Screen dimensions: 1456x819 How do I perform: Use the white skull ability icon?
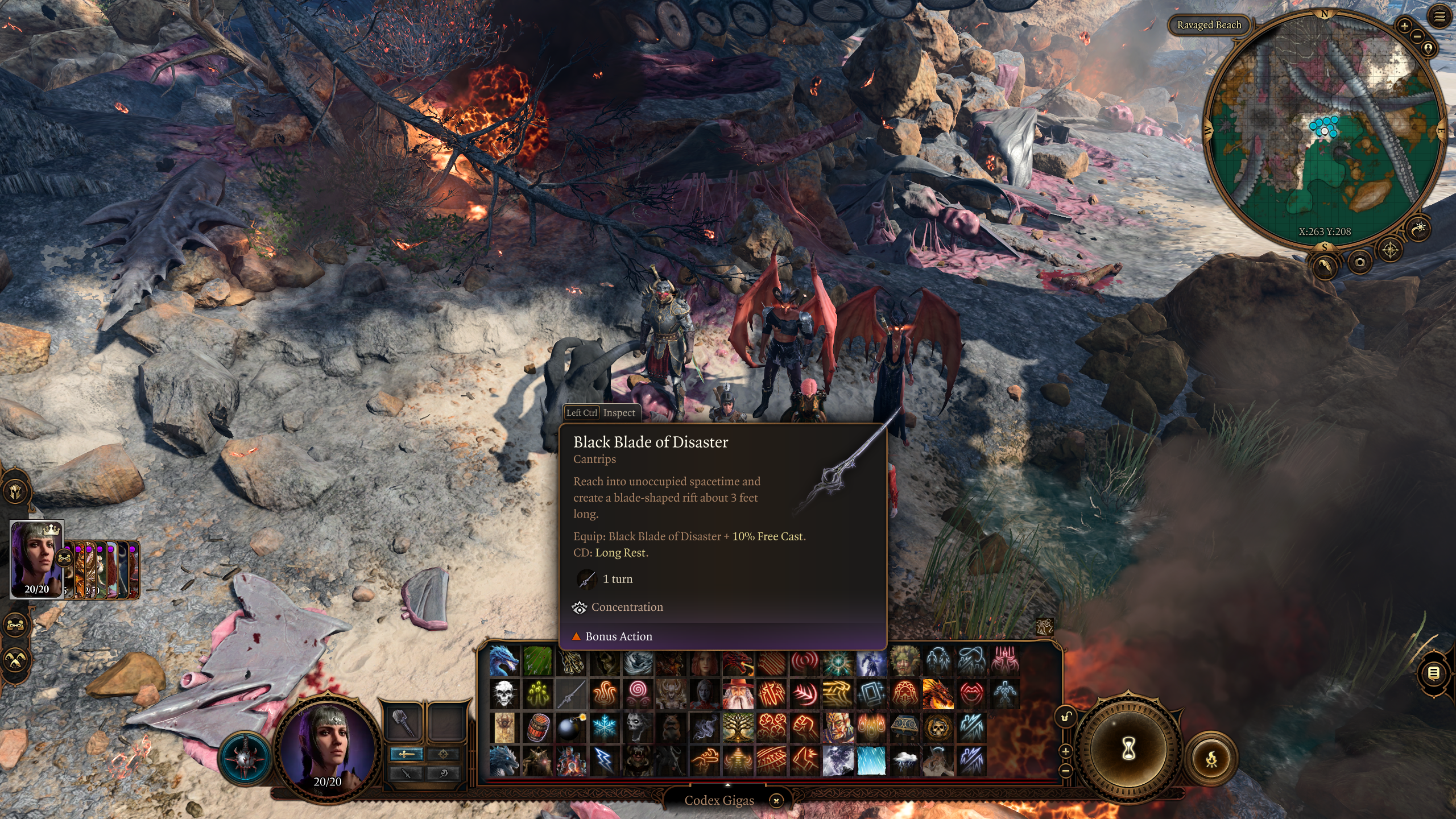[x=504, y=694]
